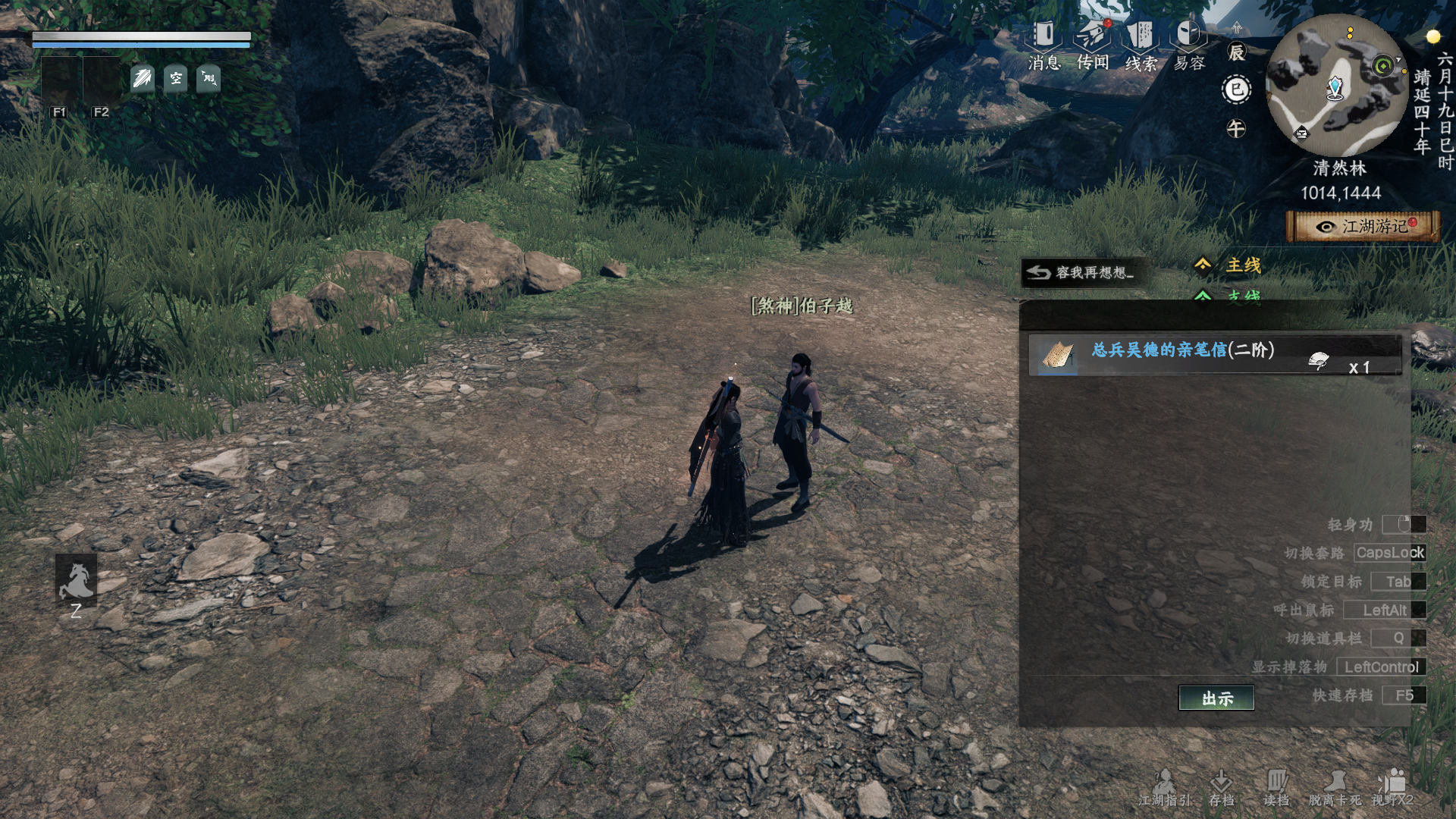This screenshot has height=819, width=1456.
Task: Open the 江湖游记 journal button
Action: (1363, 227)
